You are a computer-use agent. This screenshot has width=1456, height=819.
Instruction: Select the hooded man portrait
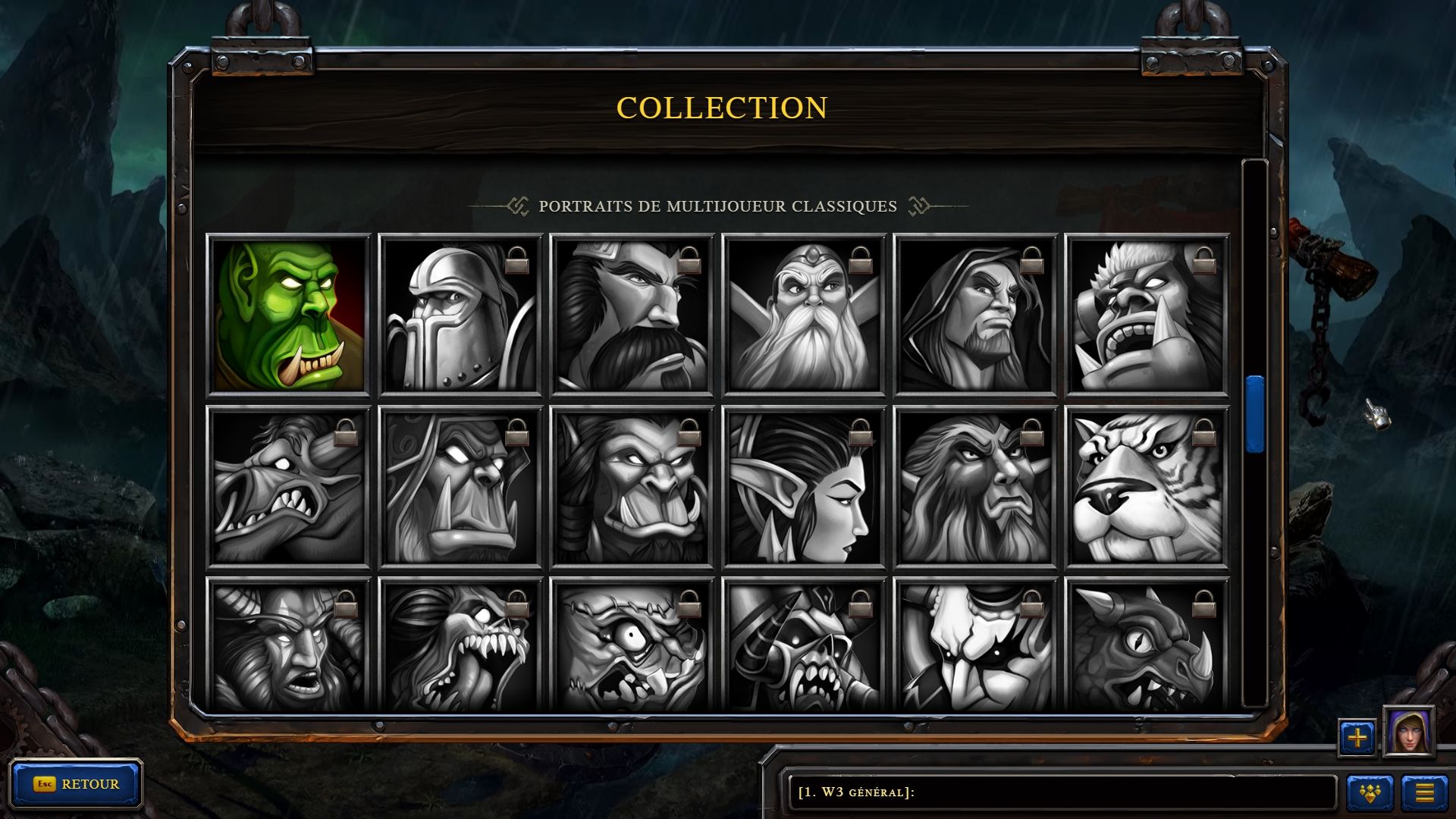(x=975, y=315)
